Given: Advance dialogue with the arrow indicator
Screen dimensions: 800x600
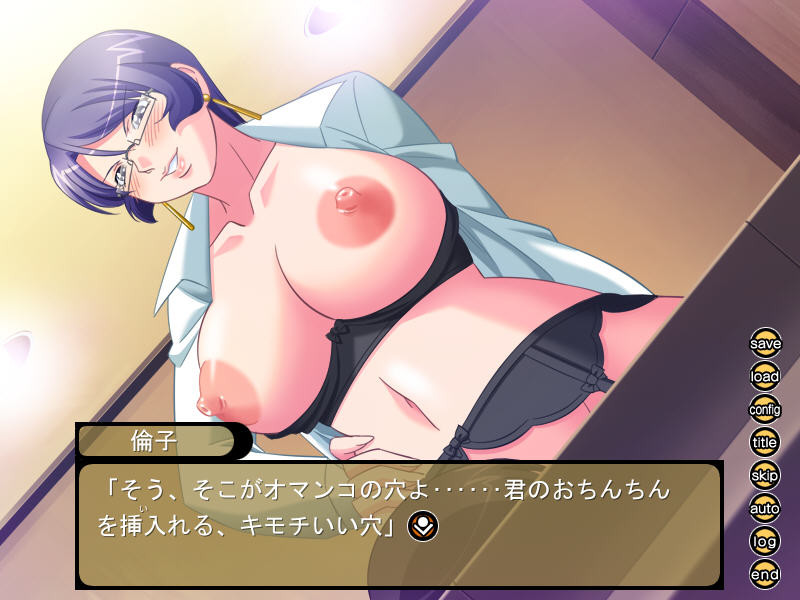Looking at the screenshot, I should 422,525.
